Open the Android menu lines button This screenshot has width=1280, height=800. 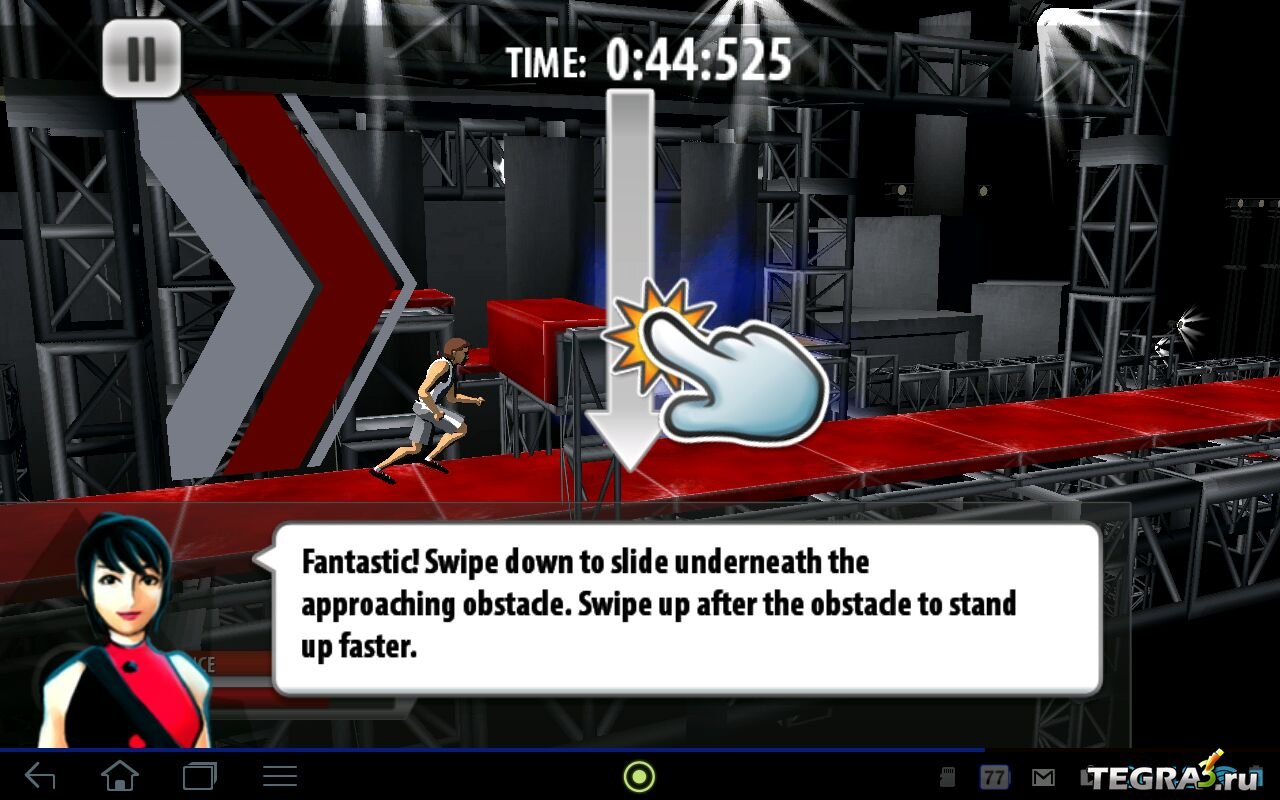279,776
